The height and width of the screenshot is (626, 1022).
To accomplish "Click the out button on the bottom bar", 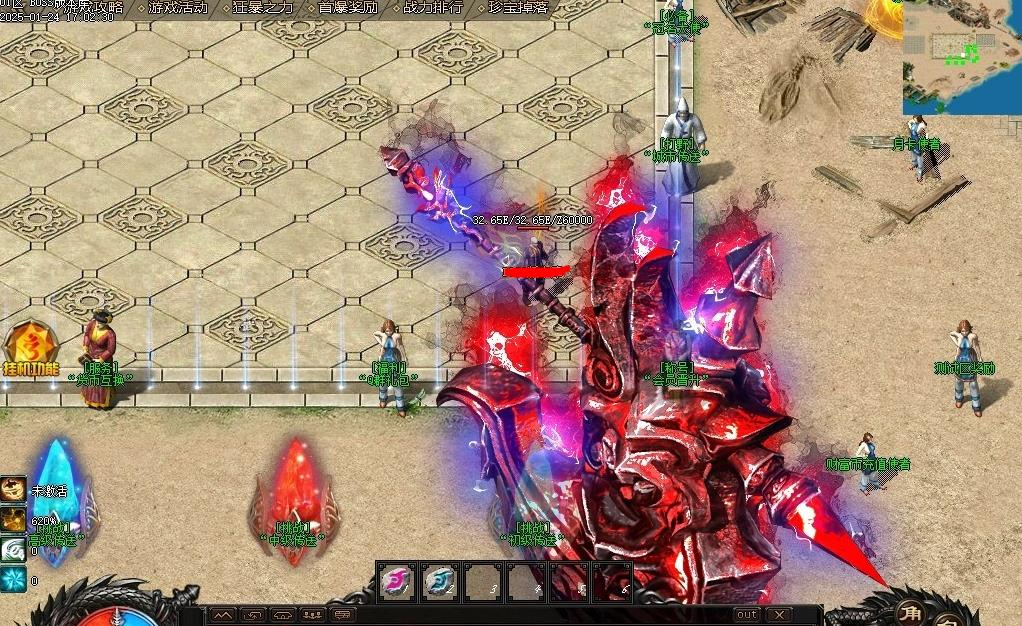I will (746, 614).
